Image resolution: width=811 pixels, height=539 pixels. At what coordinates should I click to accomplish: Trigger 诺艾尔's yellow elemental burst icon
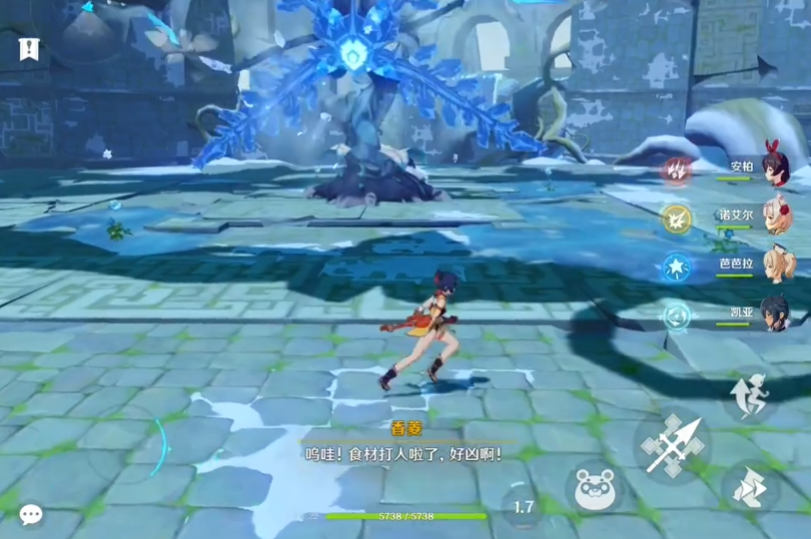point(676,217)
